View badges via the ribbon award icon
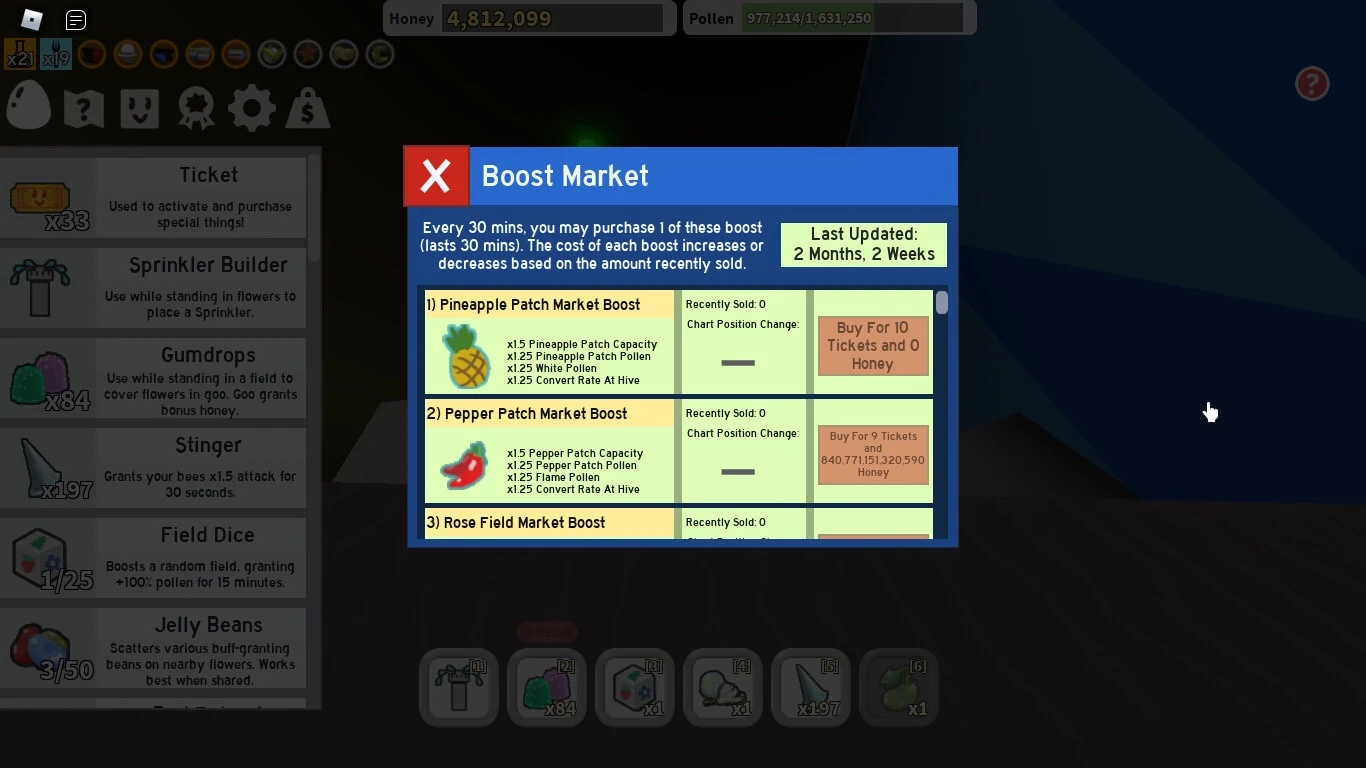The width and height of the screenshot is (1366, 768). (195, 105)
